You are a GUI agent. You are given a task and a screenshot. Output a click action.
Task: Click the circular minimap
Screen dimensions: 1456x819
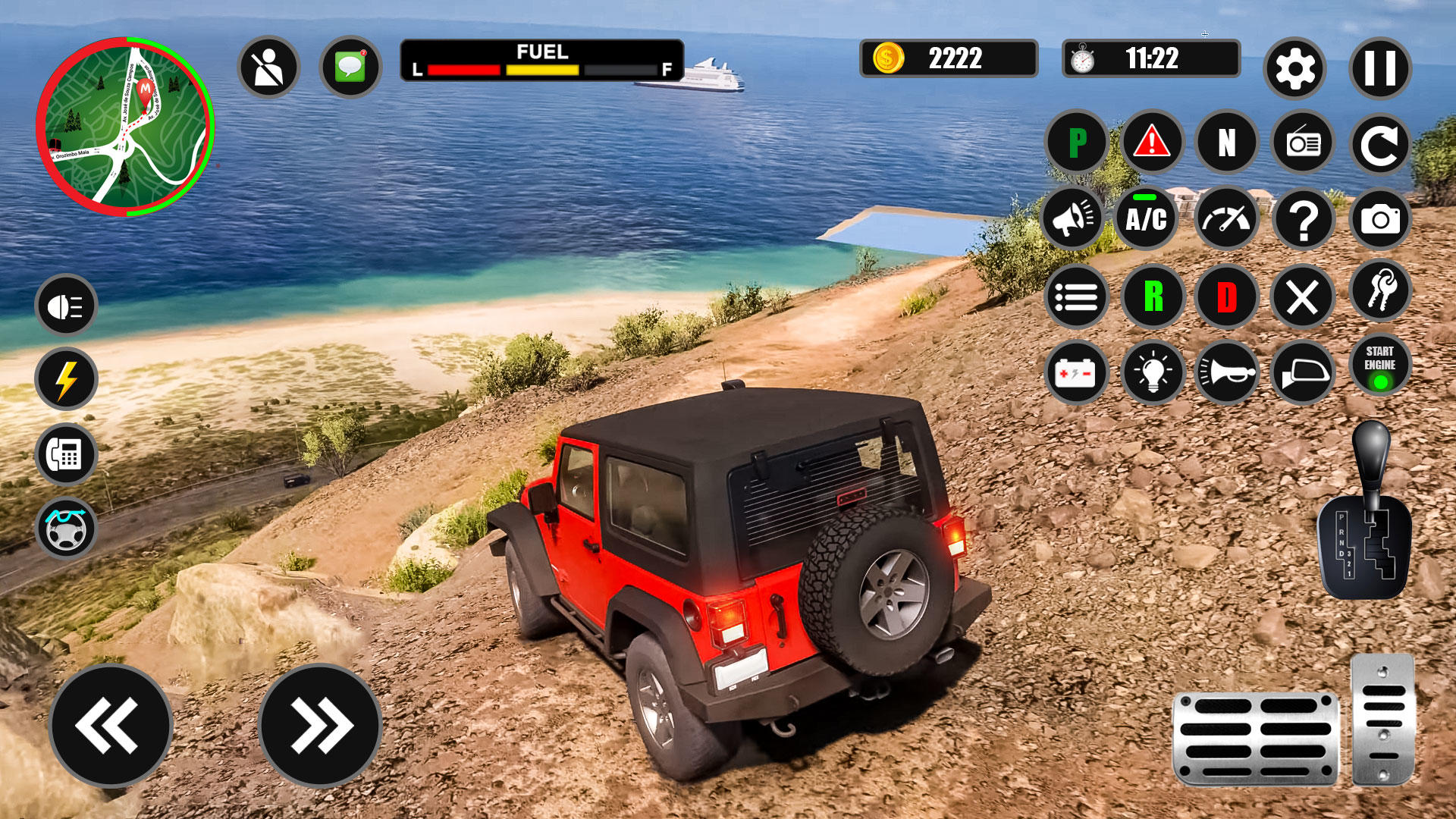pyautogui.click(x=125, y=127)
